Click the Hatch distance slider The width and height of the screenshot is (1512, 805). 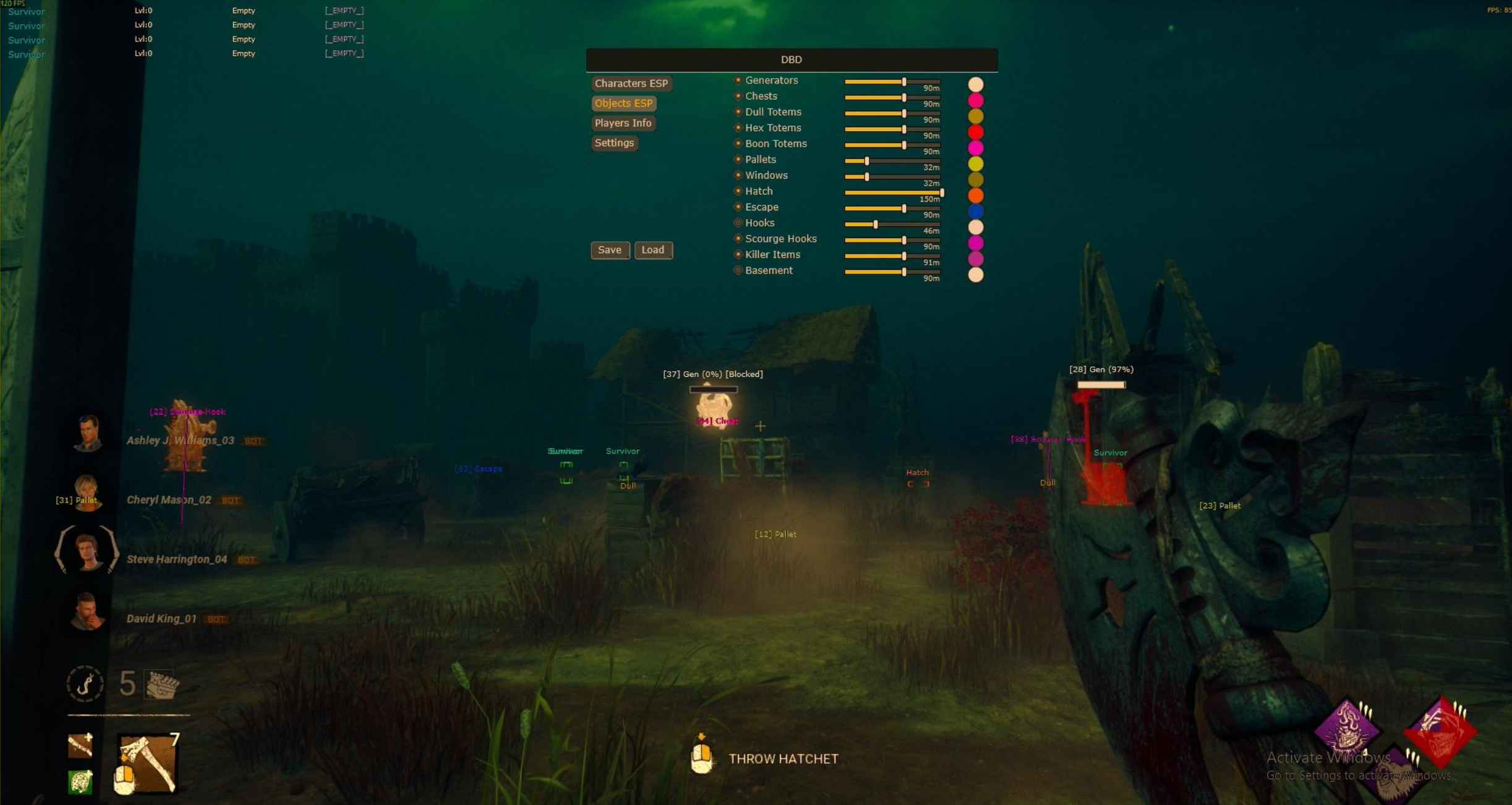coord(892,193)
